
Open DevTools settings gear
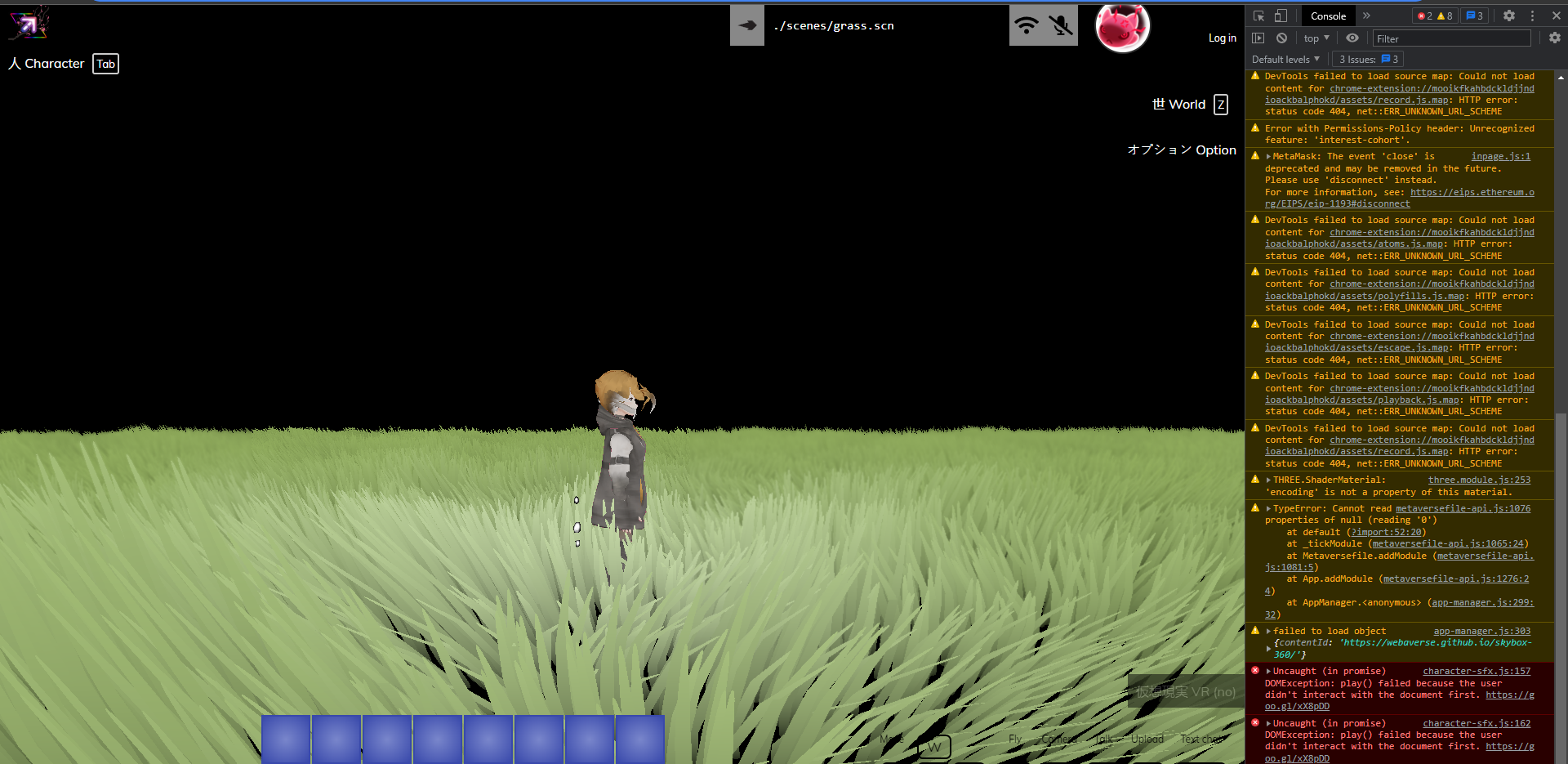[x=1509, y=16]
